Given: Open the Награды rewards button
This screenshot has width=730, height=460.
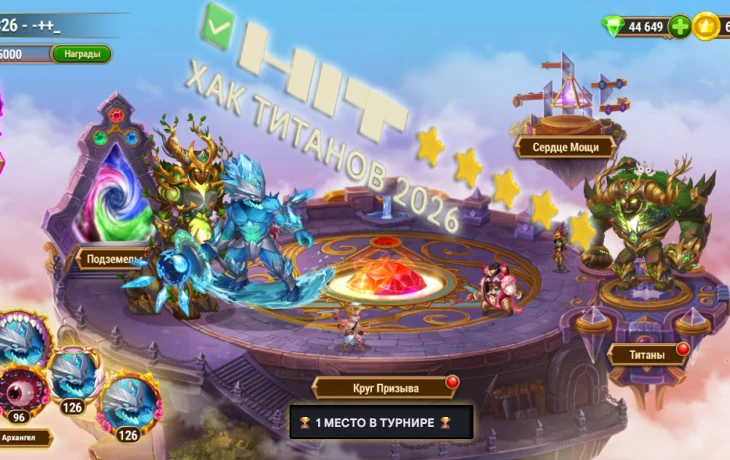Looking at the screenshot, I should click(81, 54).
